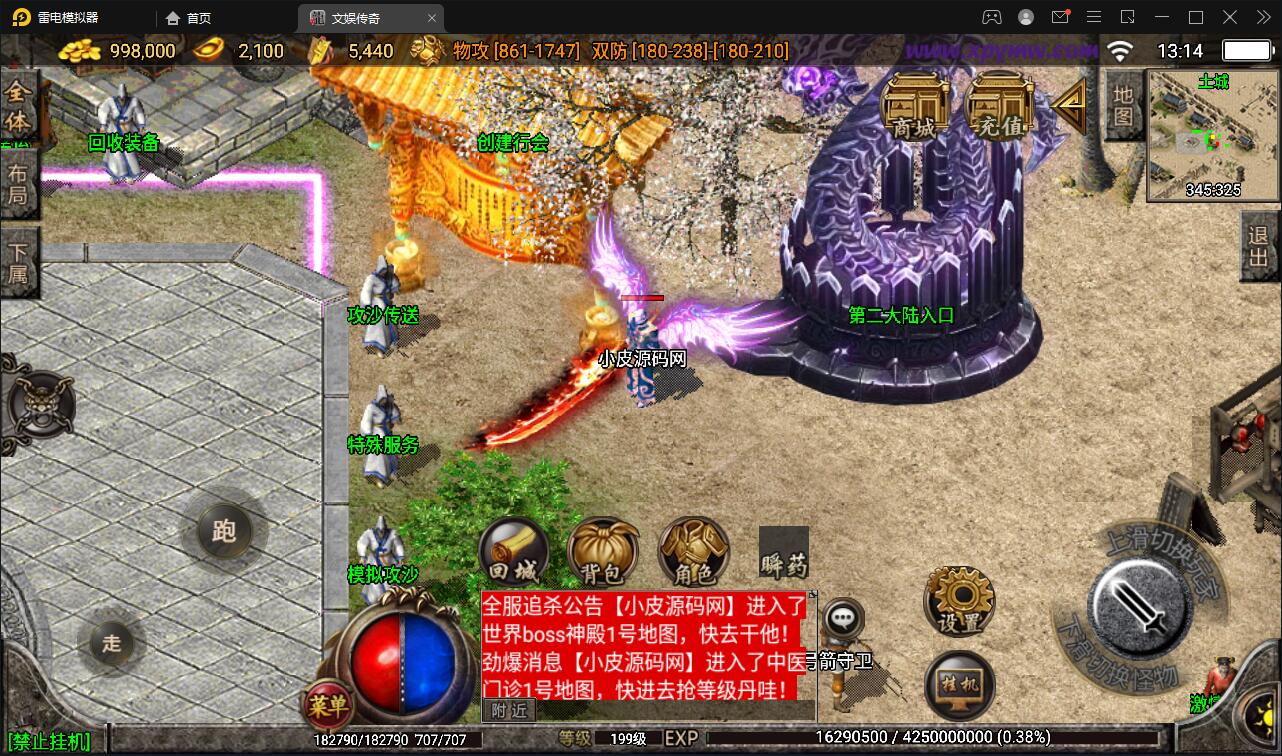Tap the 瞬药 instant potion icon
The image size is (1282, 756).
[786, 551]
